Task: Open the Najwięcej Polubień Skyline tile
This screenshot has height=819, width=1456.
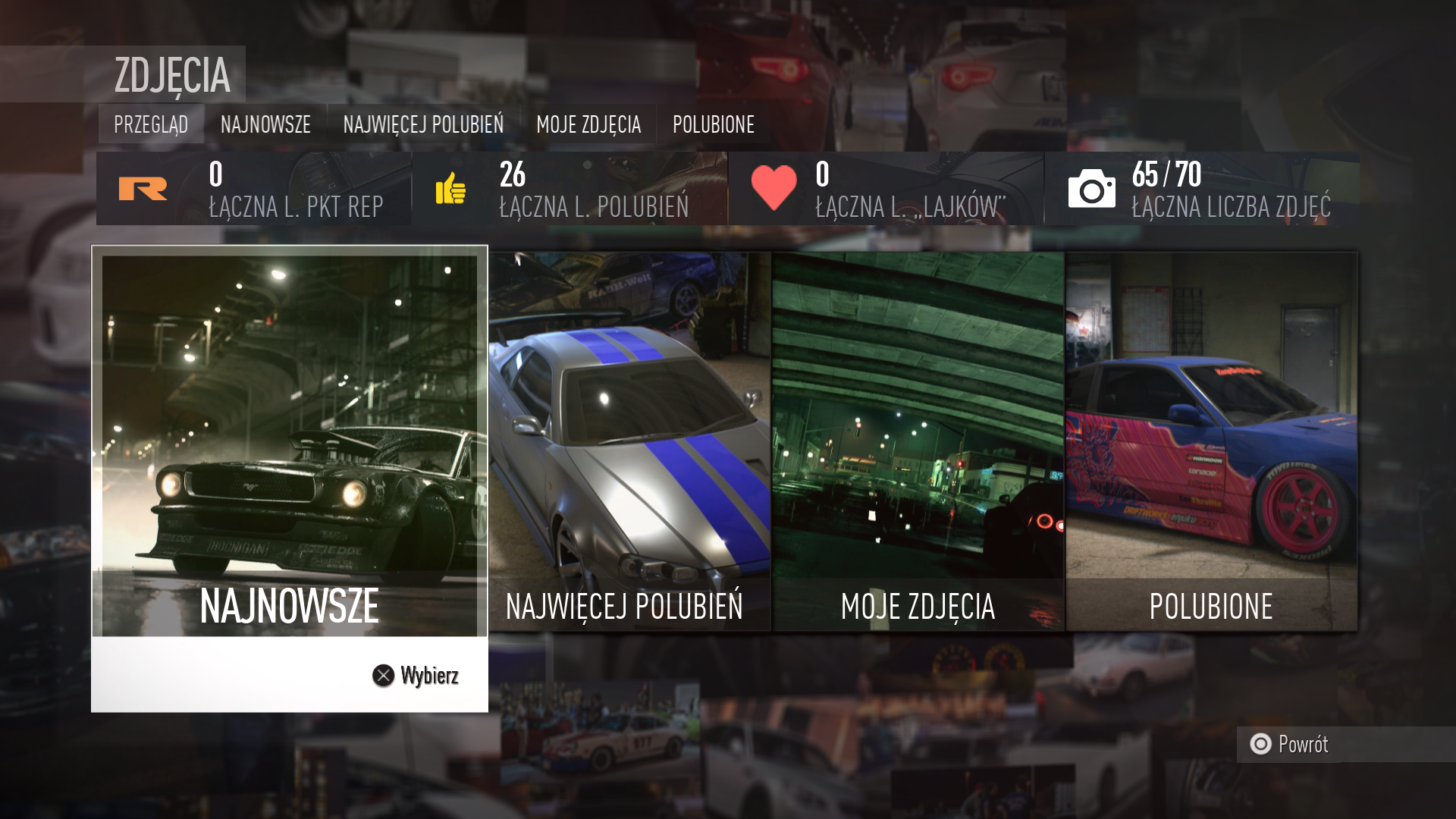Action: point(629,441)
